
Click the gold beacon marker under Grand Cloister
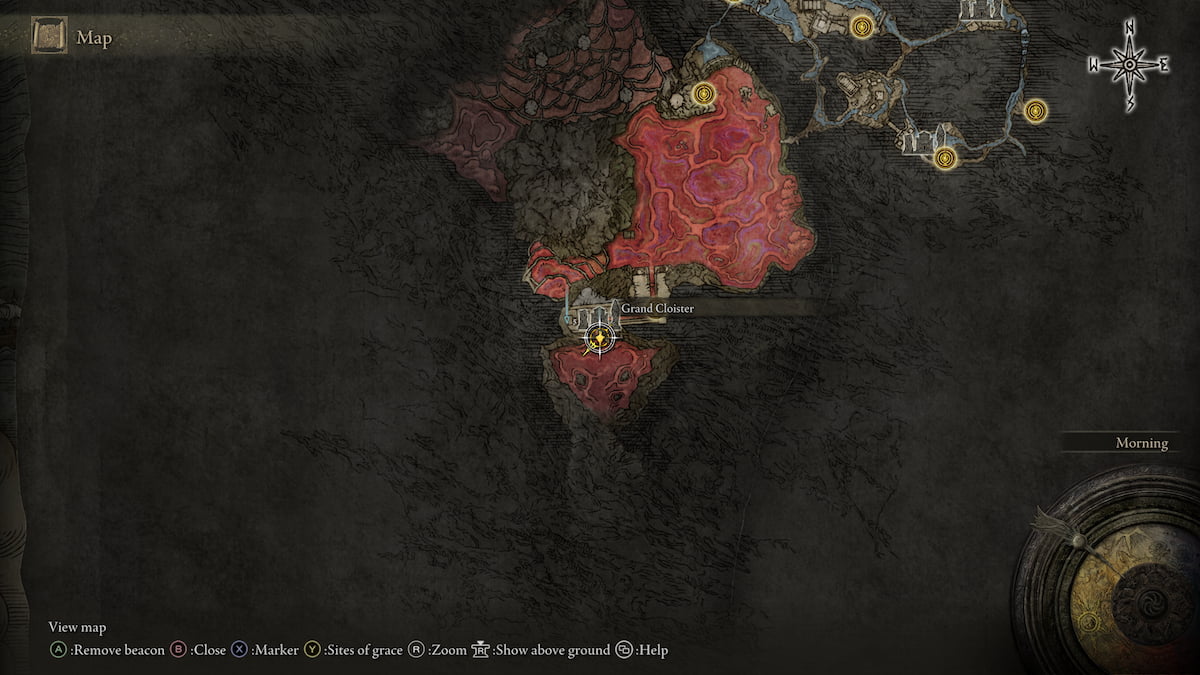pyautogui.click(x=599, y=340)
